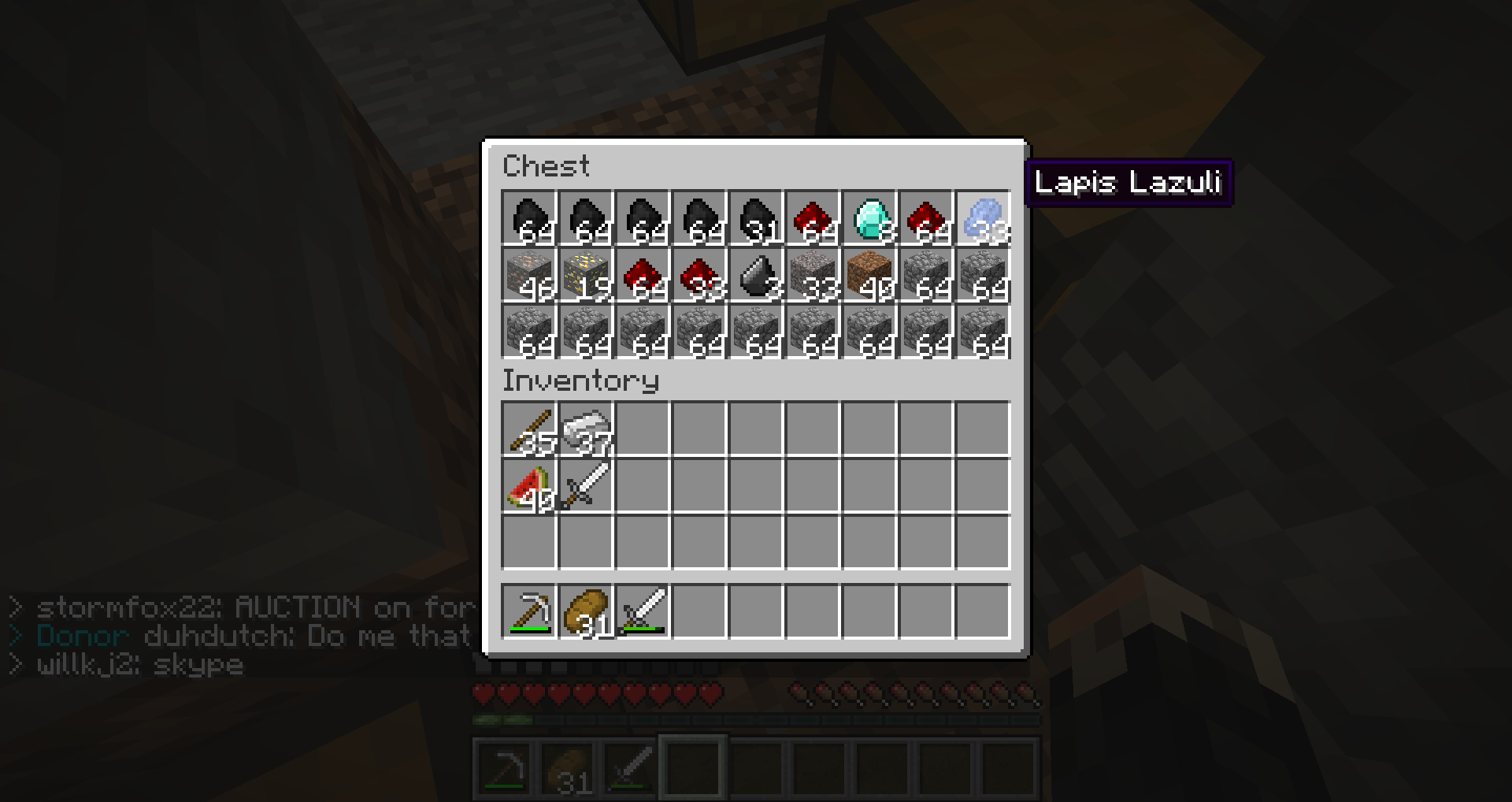Take the diamonds from the chest
The image size is (1512, 802).
(x=869, y=218)
